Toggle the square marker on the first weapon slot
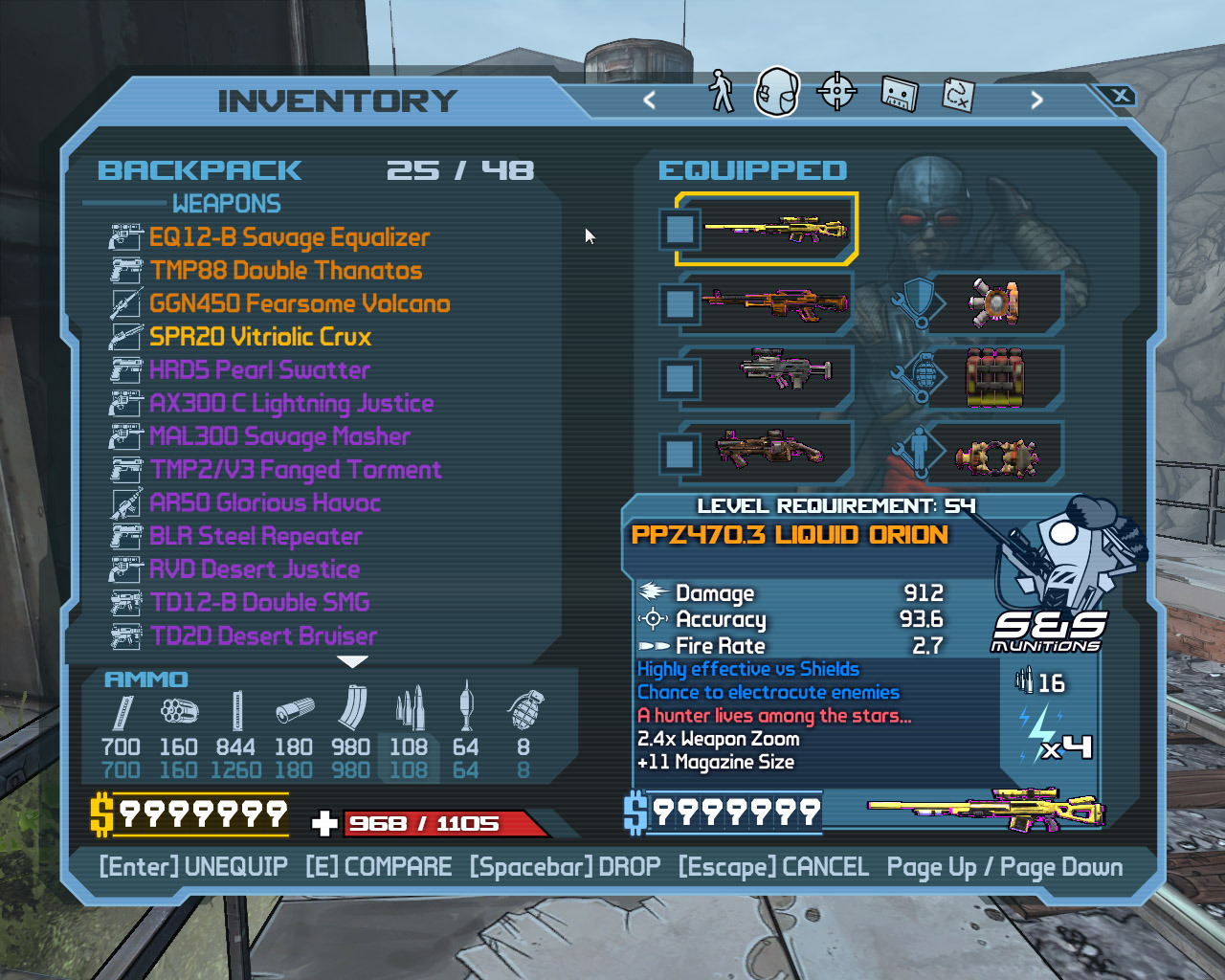 click(680, 230)
